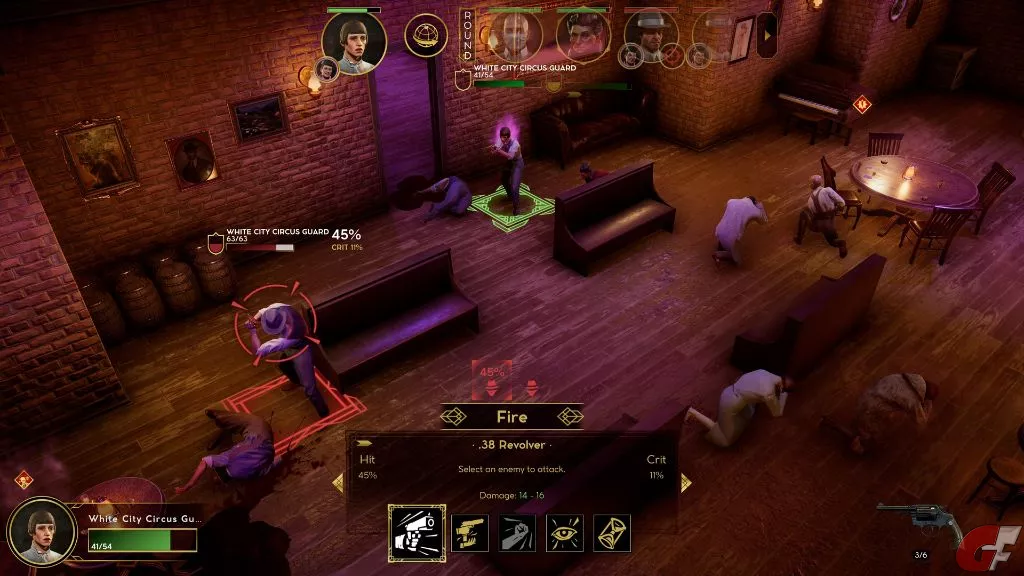Click the selected character portrait at bottom left
The image size is (1024, 576).
click(x=42, y=530)
